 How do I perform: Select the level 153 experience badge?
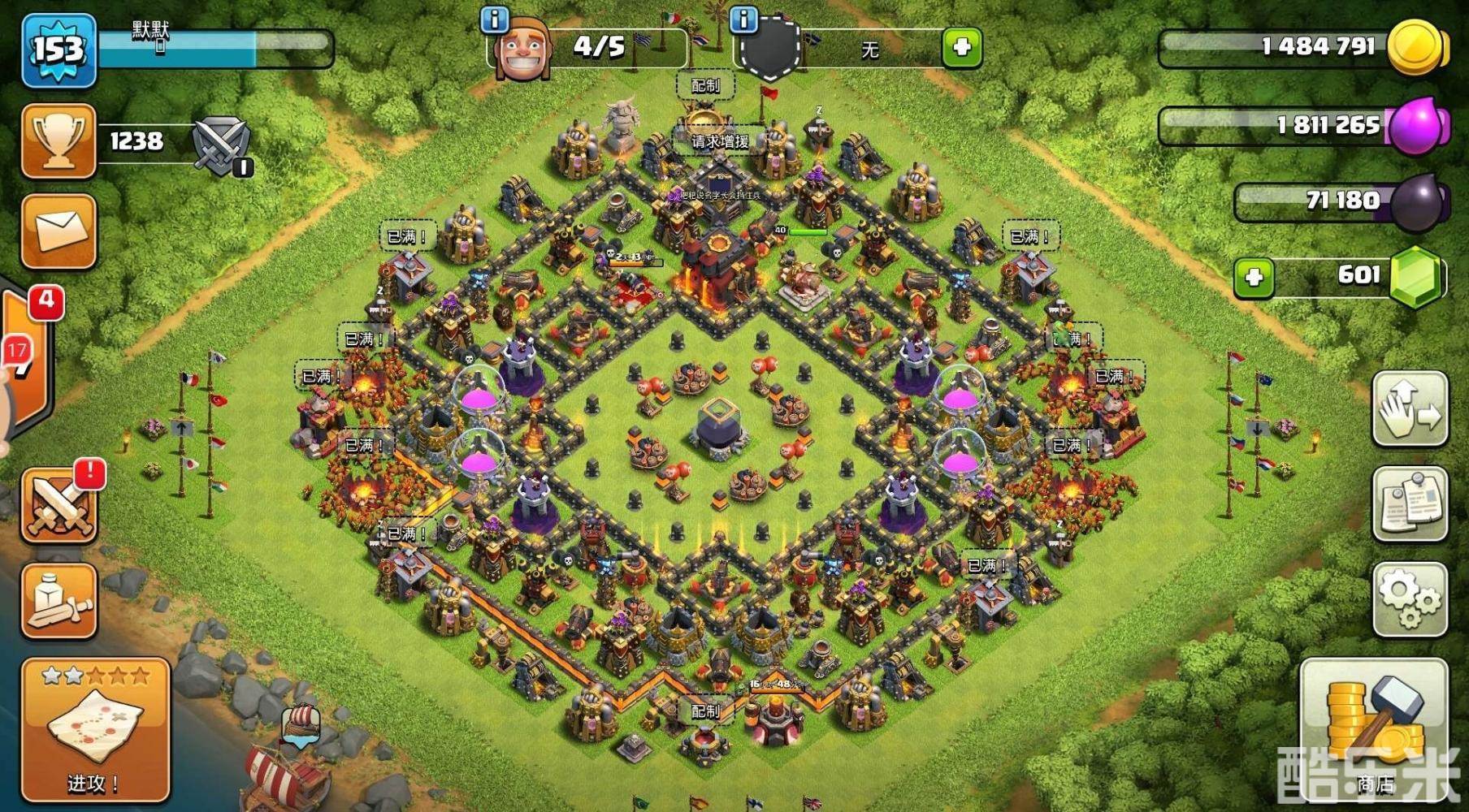click(x=58, y=50)
